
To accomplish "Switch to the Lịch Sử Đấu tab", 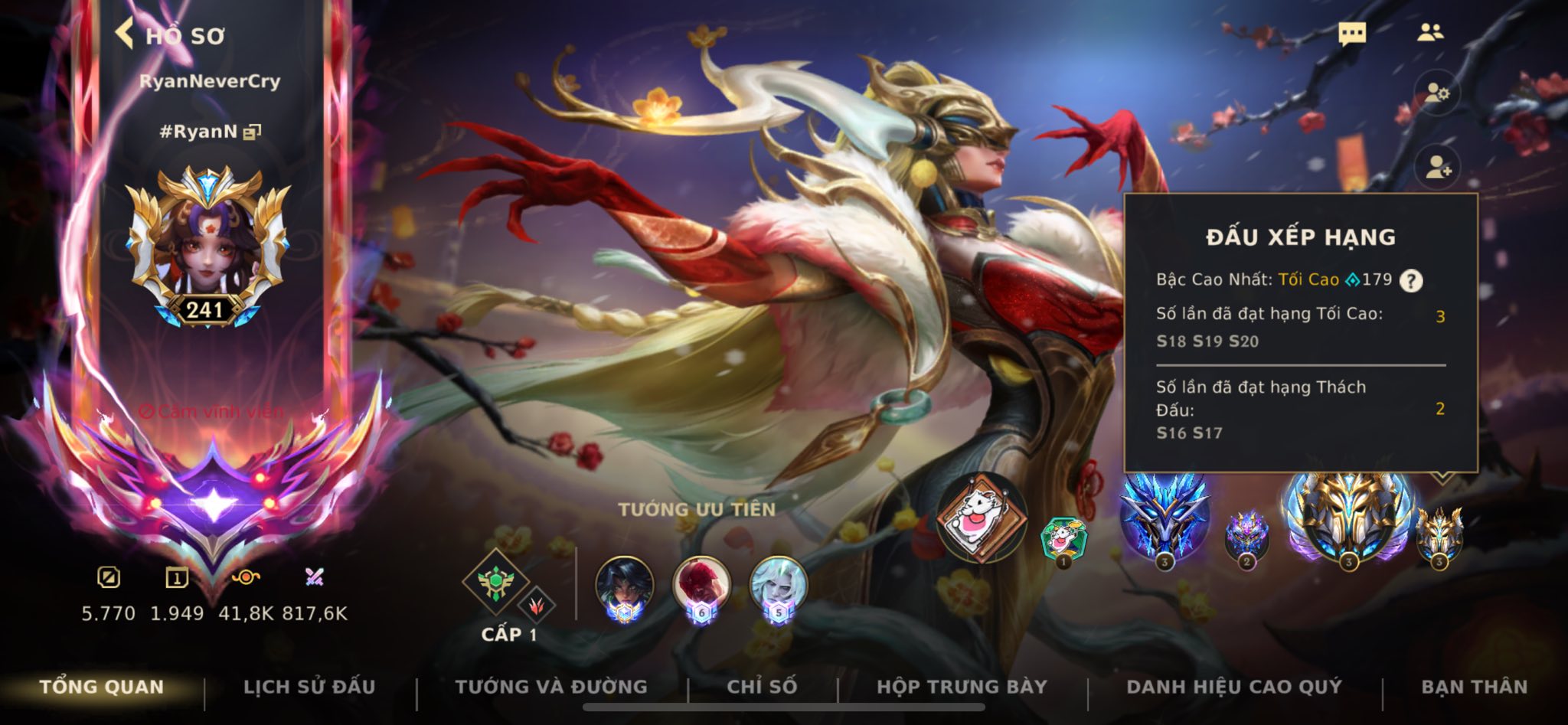I will (x=309, y=687).
